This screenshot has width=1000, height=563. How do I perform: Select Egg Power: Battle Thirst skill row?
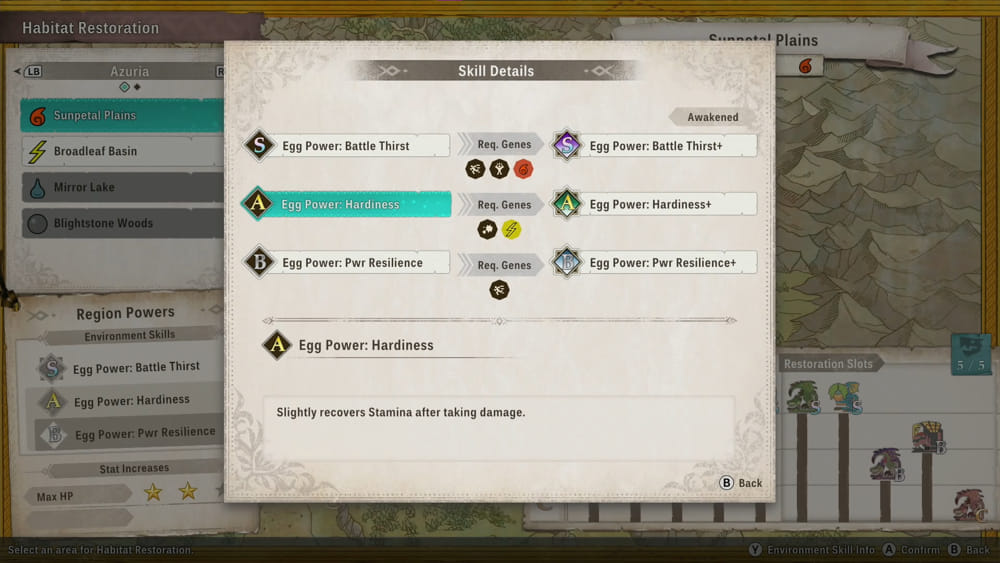346,146
